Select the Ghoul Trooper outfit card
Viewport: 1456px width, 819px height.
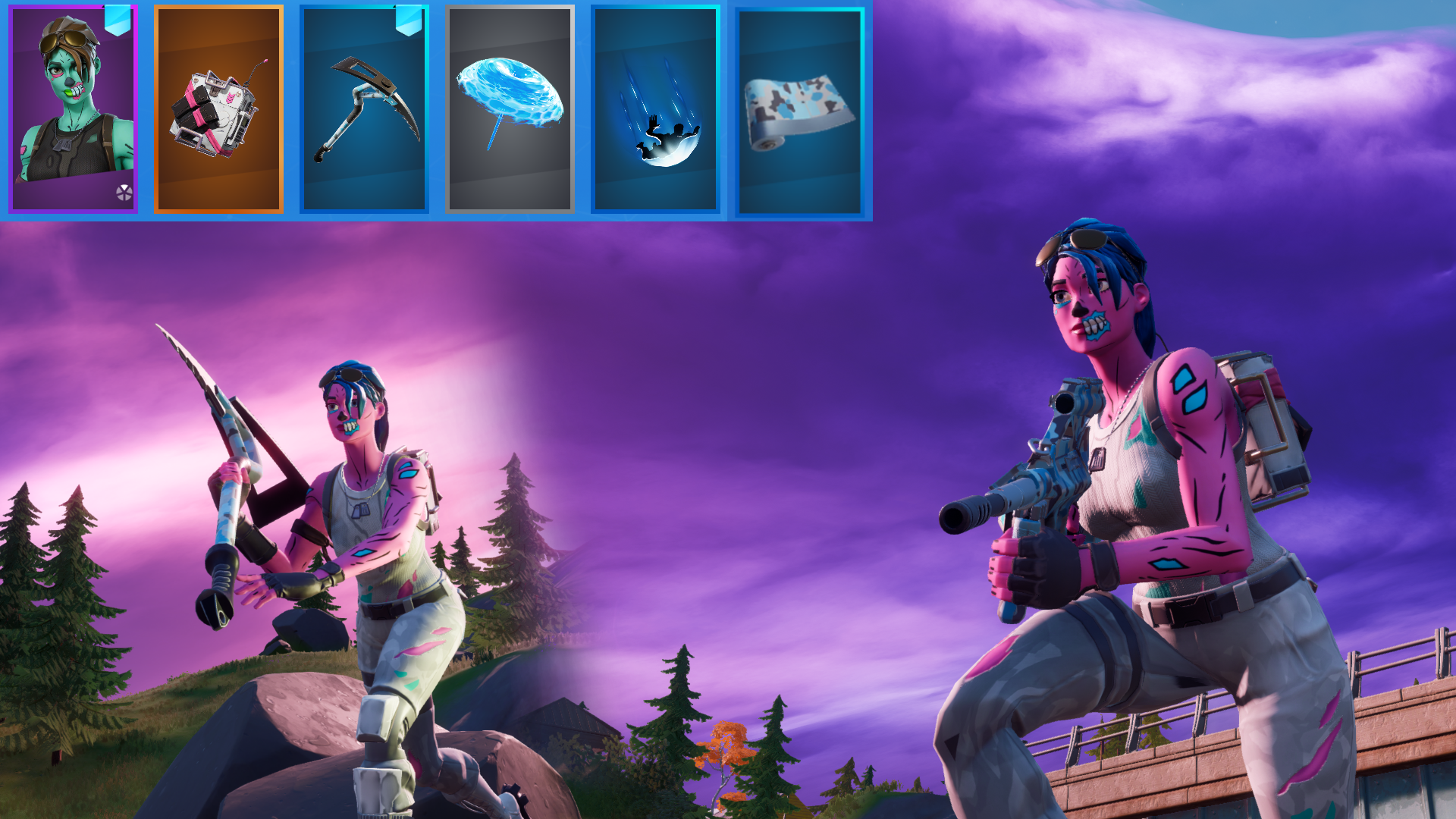point(73,110)
